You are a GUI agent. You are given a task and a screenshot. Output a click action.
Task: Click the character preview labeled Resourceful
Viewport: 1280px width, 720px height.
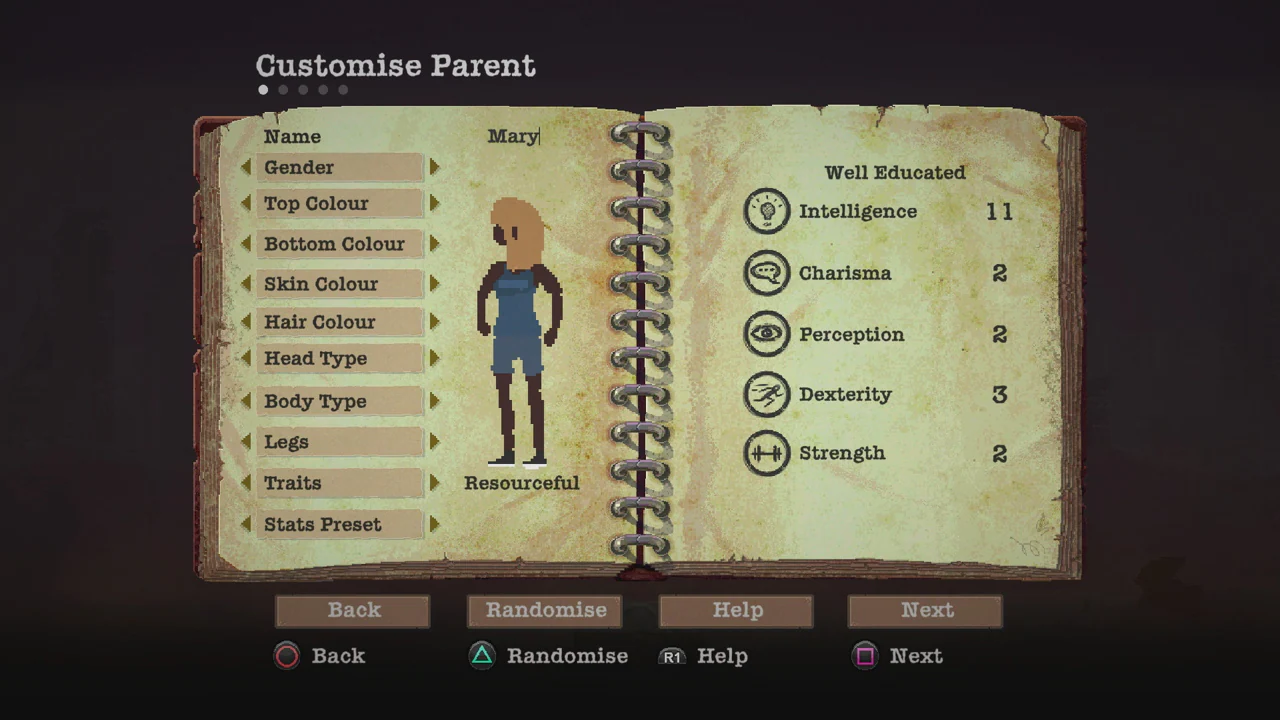pyautogui.click(x=518, y=330)
